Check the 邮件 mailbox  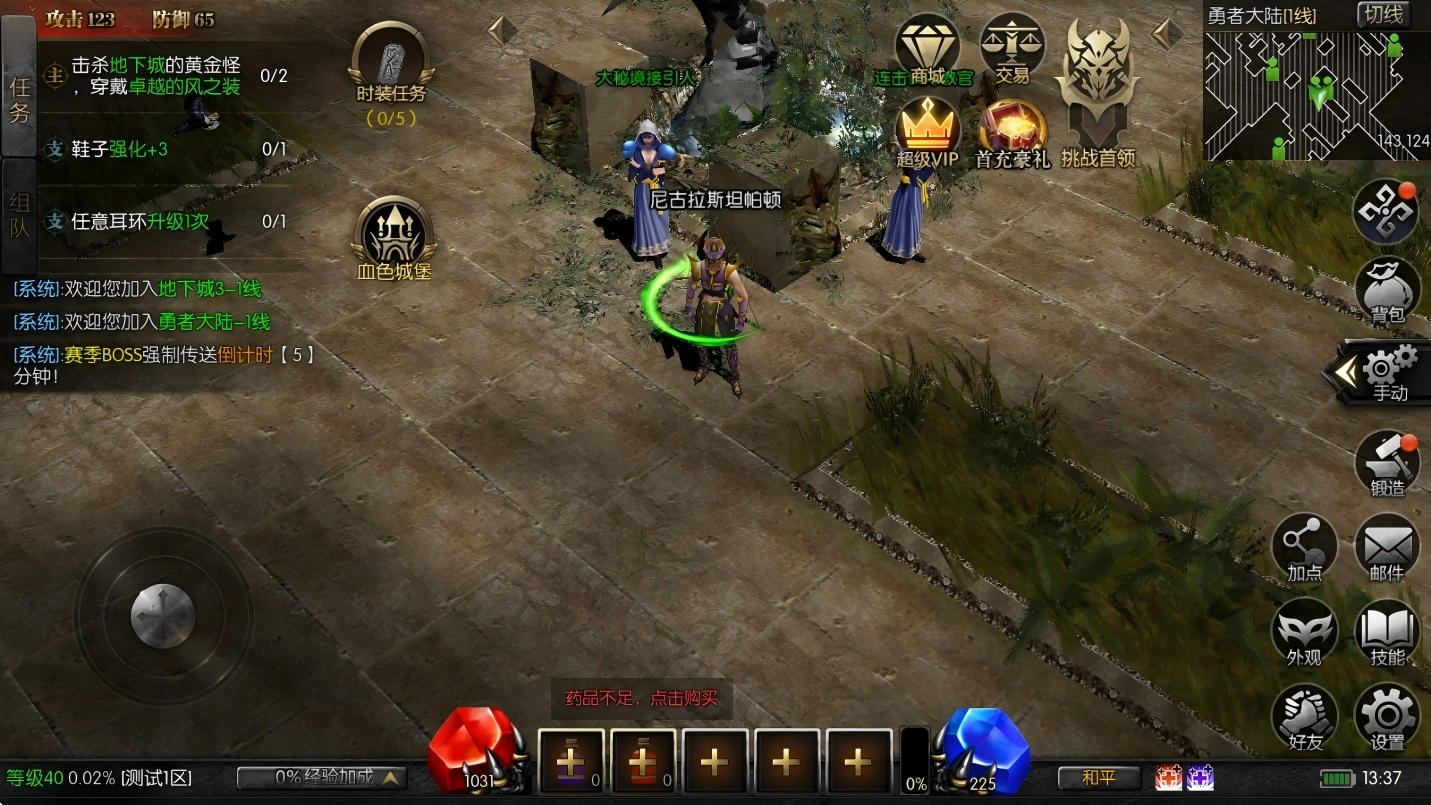click(1387, 549)
